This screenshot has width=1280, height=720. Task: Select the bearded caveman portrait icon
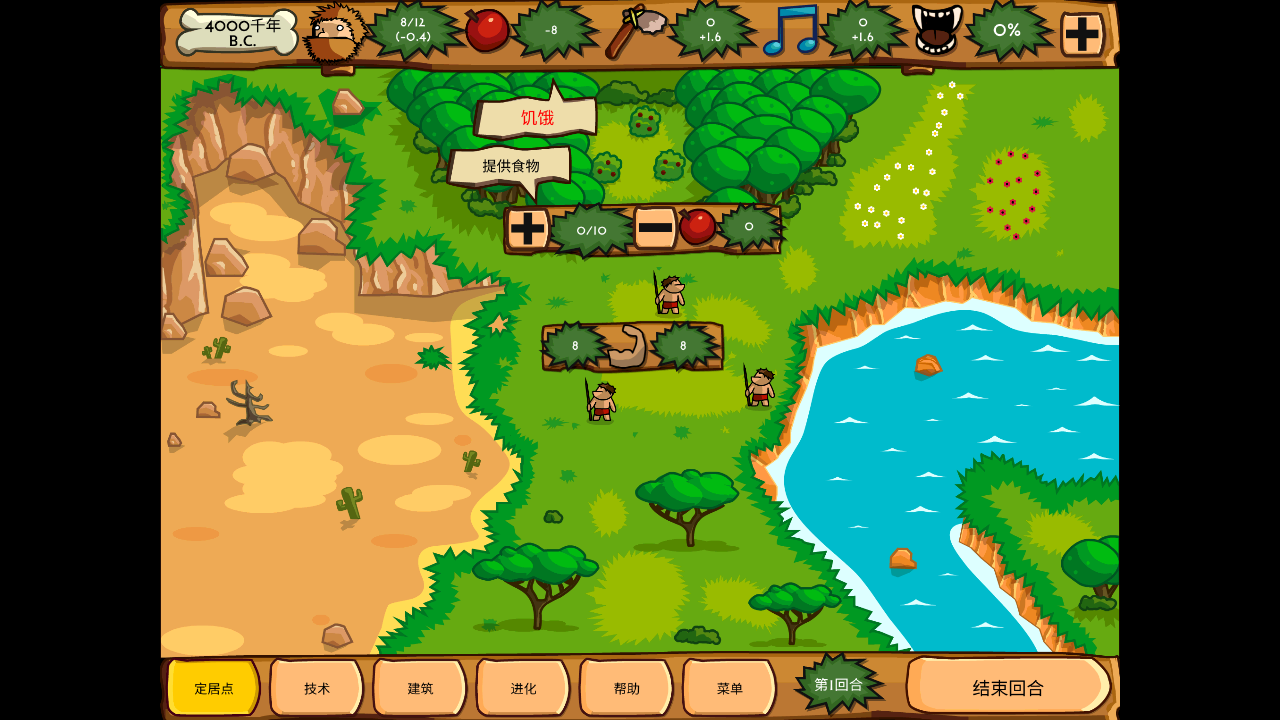pos(334,35)
